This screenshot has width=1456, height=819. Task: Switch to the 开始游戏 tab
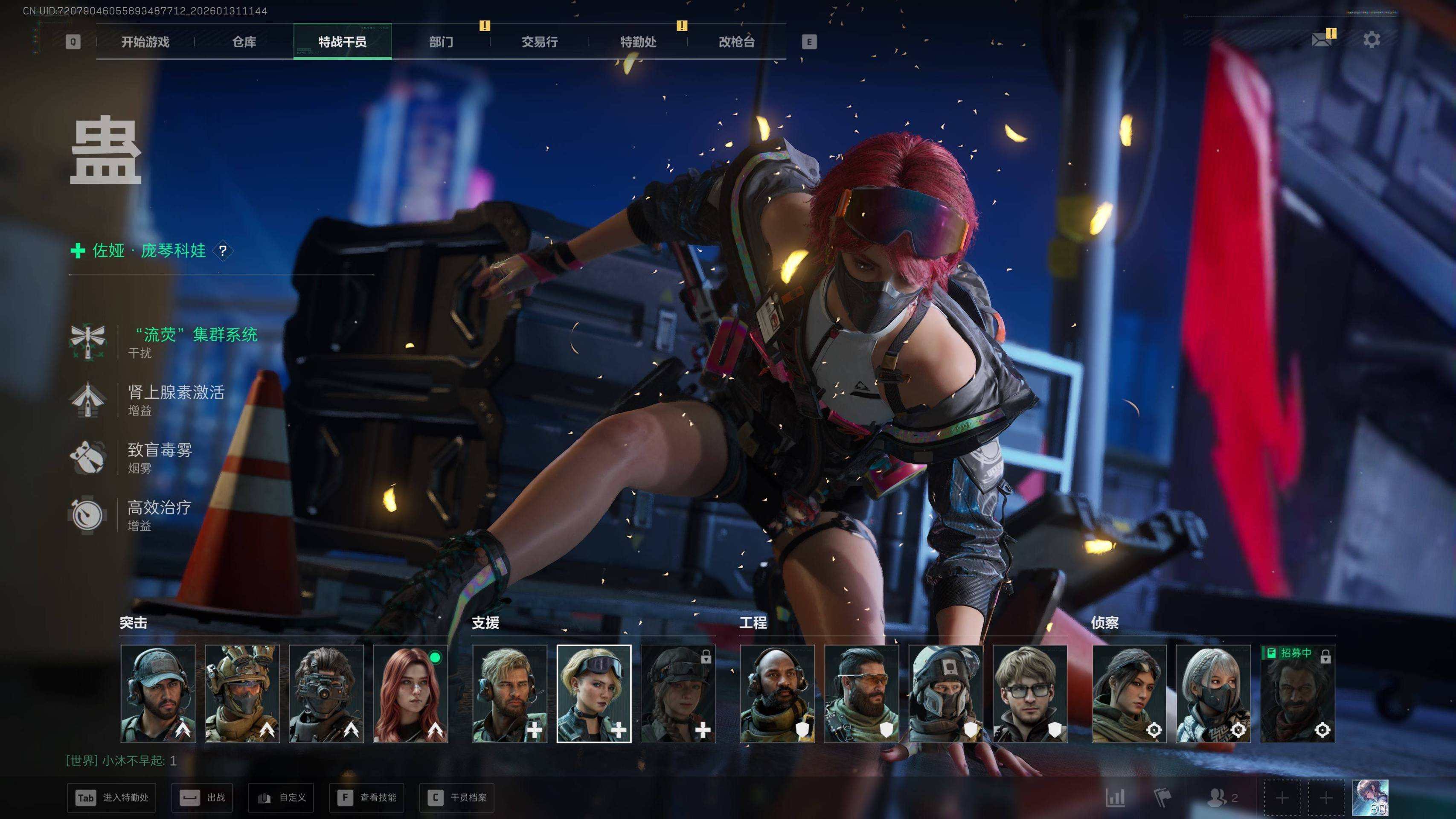(x=145, y=42)
